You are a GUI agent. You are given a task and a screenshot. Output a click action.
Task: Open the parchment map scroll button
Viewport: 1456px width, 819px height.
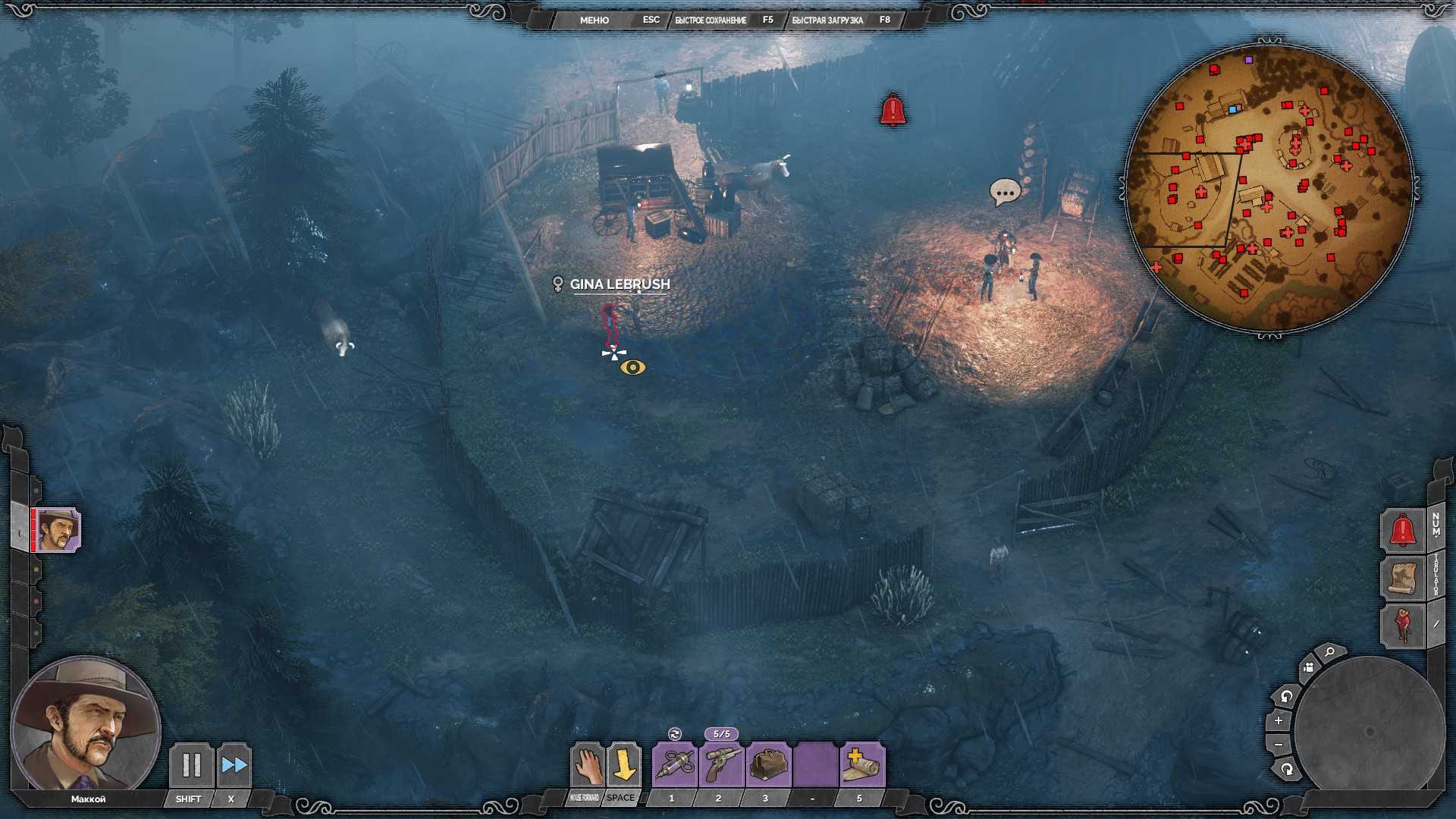tap(1402, 578)
